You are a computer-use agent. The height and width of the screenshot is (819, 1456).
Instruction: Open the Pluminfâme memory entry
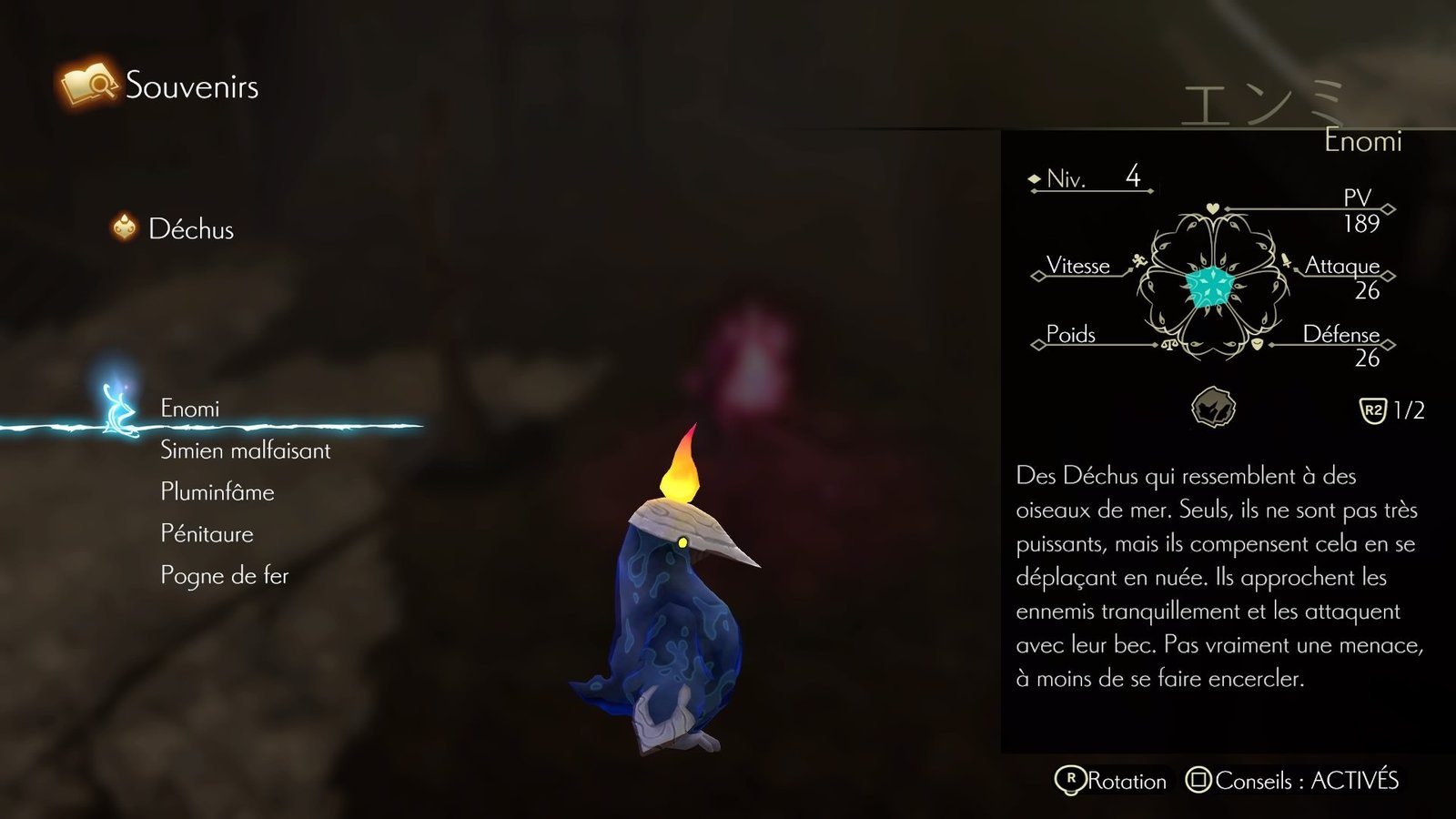click(x=217, y=492)
